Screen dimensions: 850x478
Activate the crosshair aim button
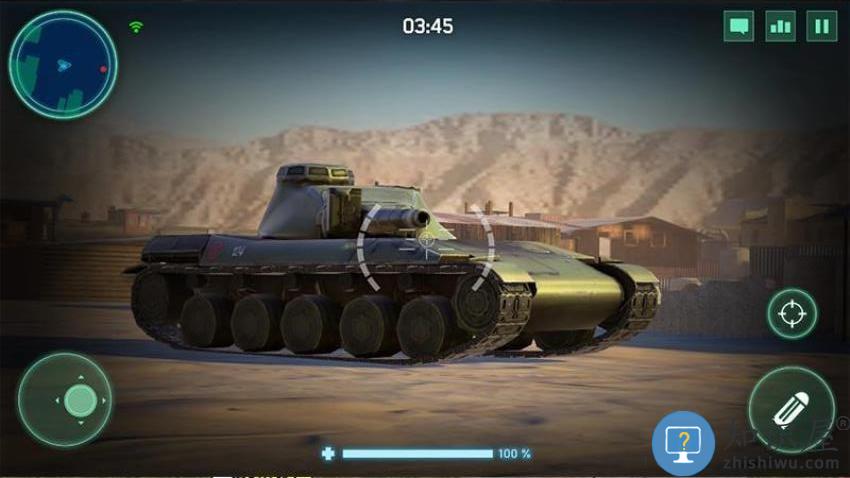pos(792,314)
